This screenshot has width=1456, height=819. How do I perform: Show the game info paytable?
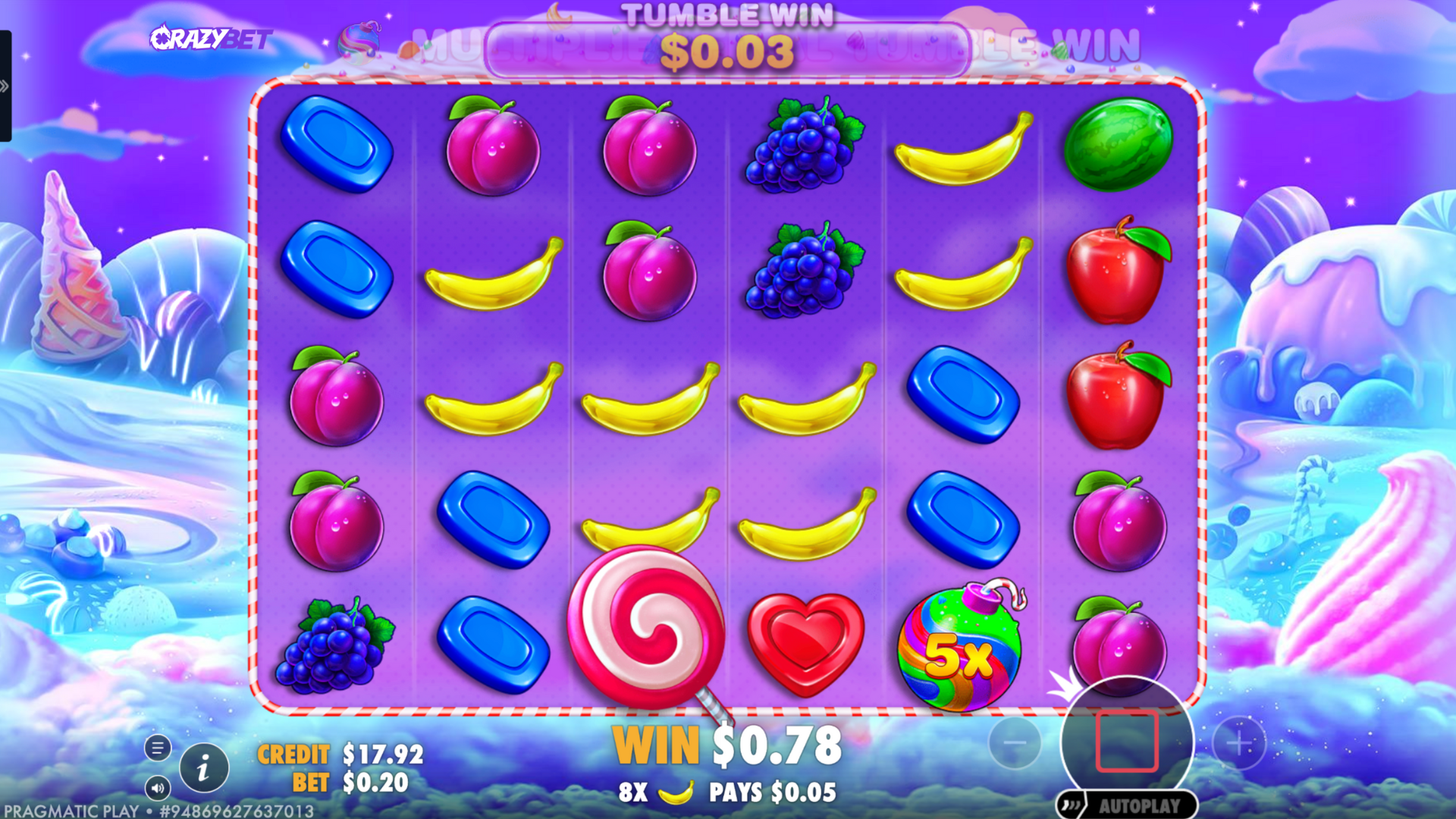pos(203,770)
